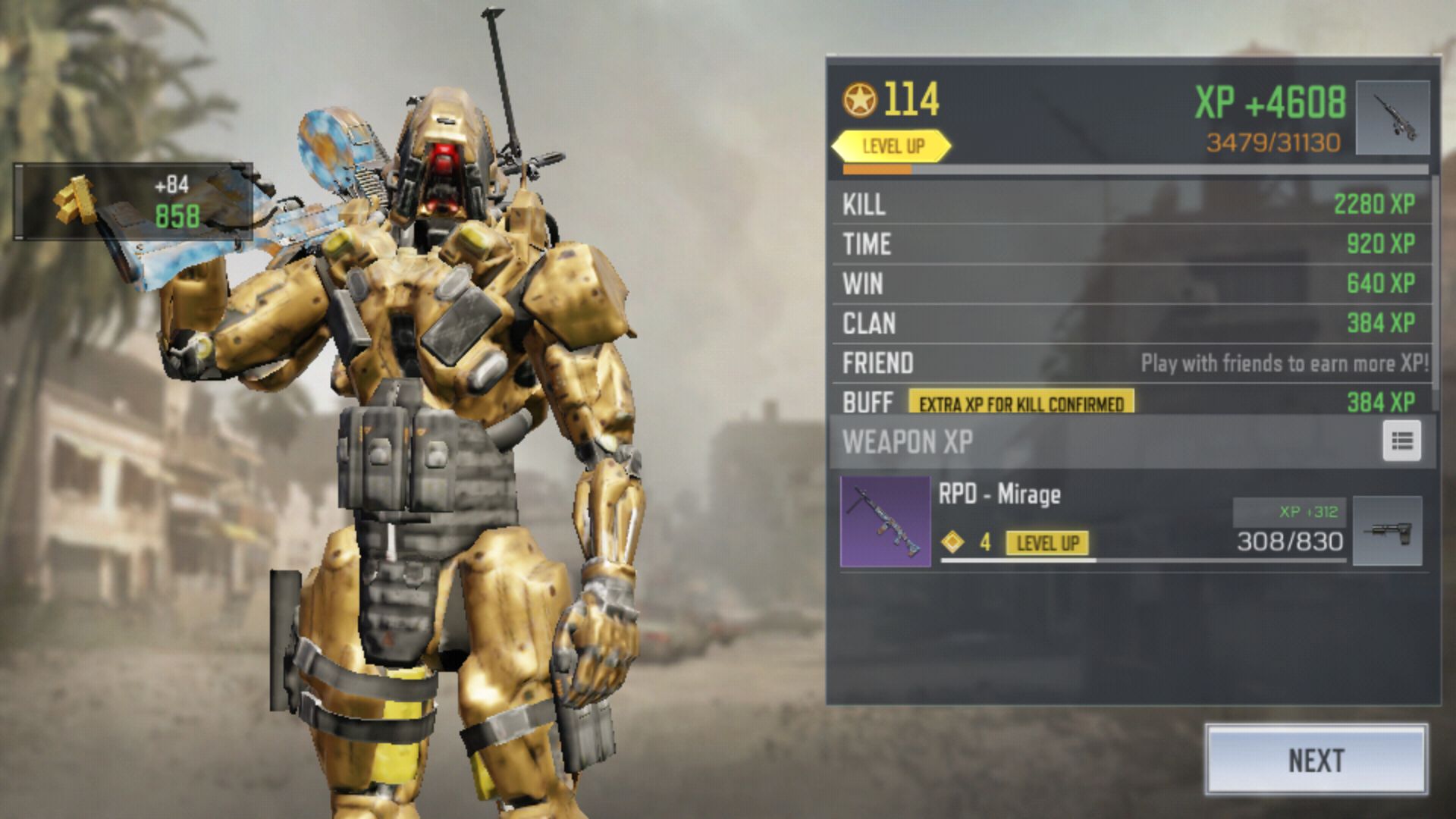Continue with the NEXT button
The width and height of the screenshot is (1456, 819).
pyautogui.click(x=1316, y=760)
